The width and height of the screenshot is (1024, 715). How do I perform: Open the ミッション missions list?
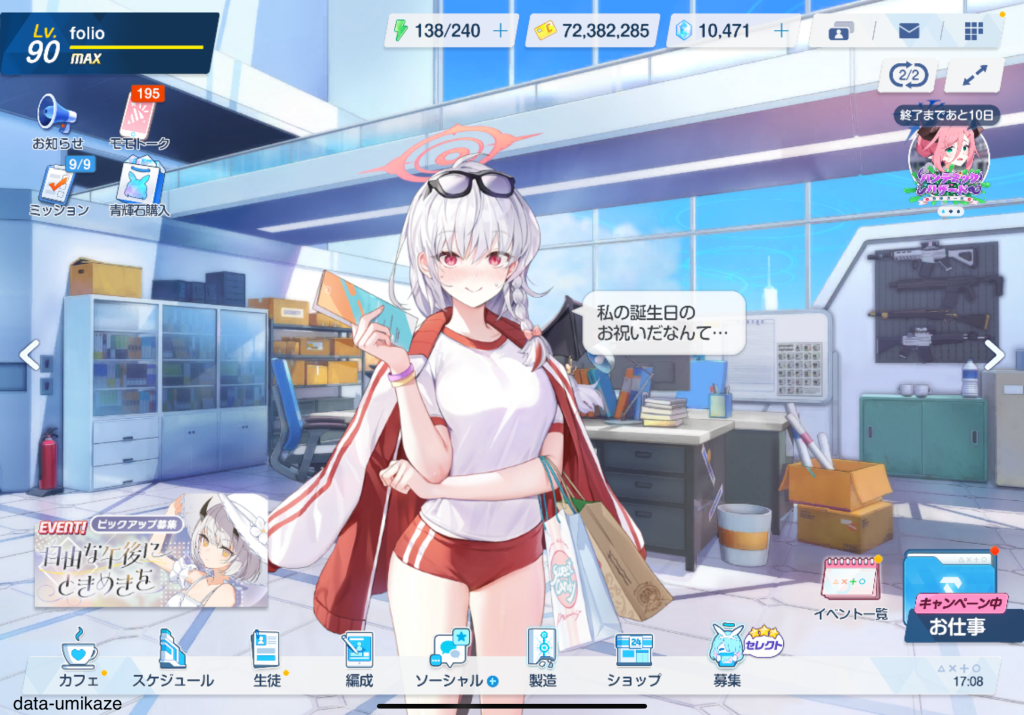coord(57,189)
